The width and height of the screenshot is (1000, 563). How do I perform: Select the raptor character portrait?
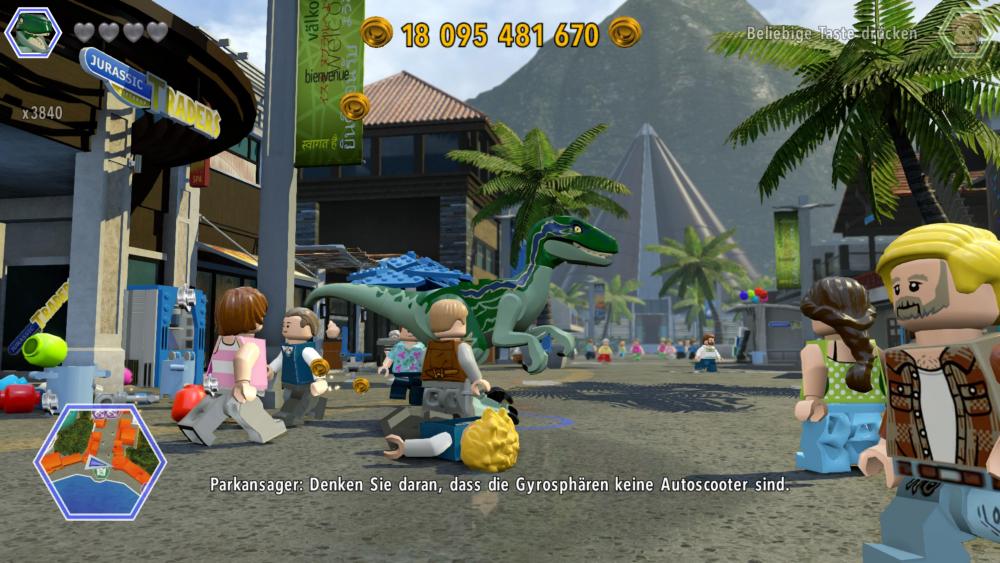(33, 31)
